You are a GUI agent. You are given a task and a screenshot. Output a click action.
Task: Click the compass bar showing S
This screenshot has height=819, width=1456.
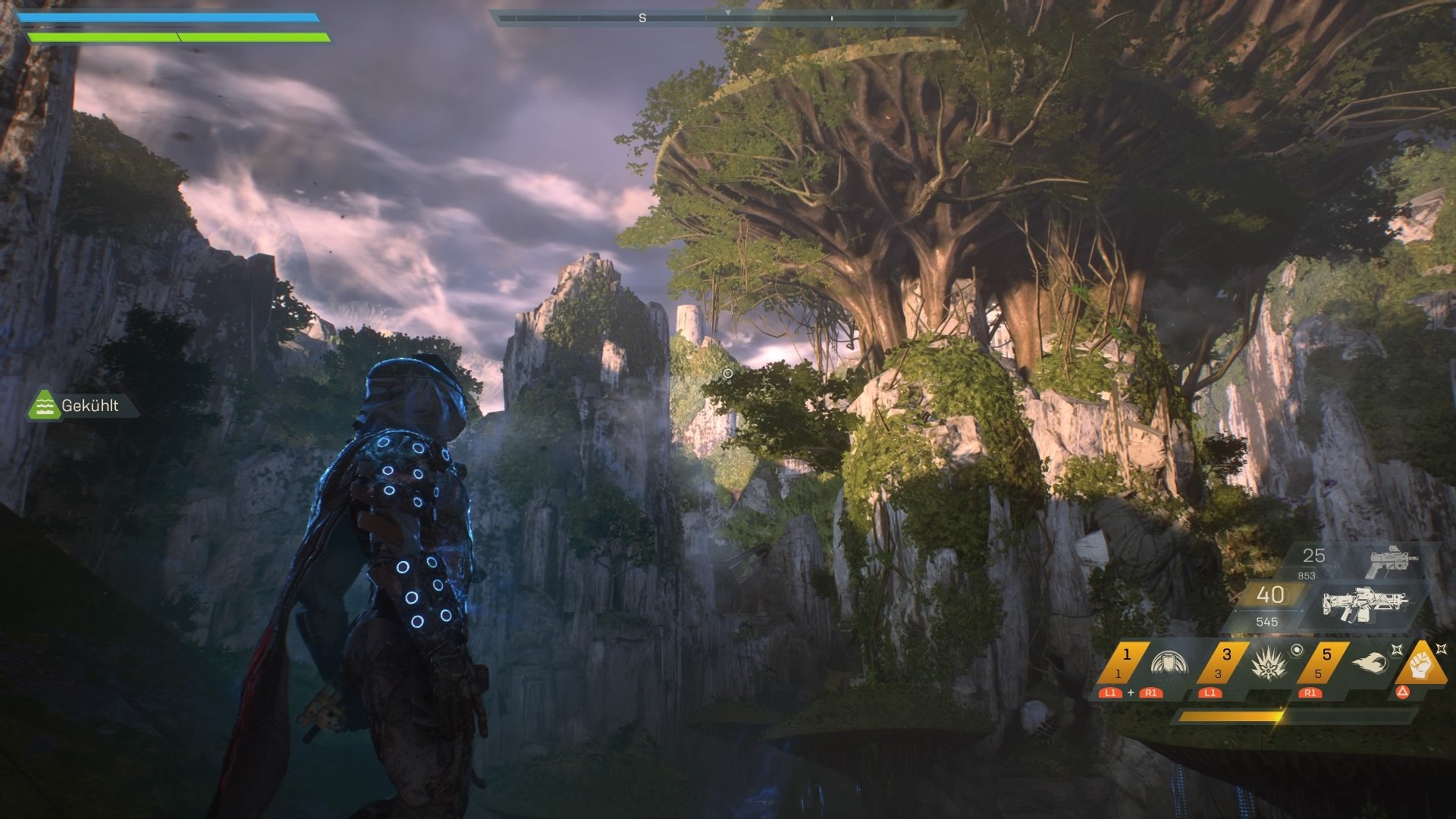click(x=726, y=18)
